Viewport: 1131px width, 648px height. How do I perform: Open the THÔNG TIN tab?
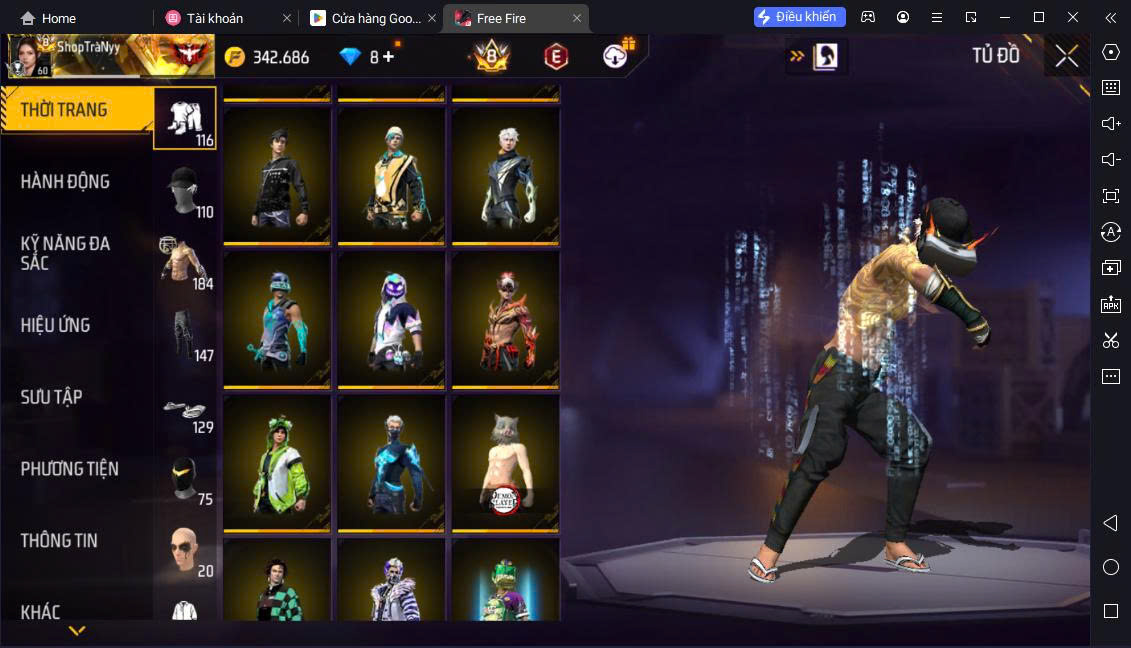pos(60,541)
